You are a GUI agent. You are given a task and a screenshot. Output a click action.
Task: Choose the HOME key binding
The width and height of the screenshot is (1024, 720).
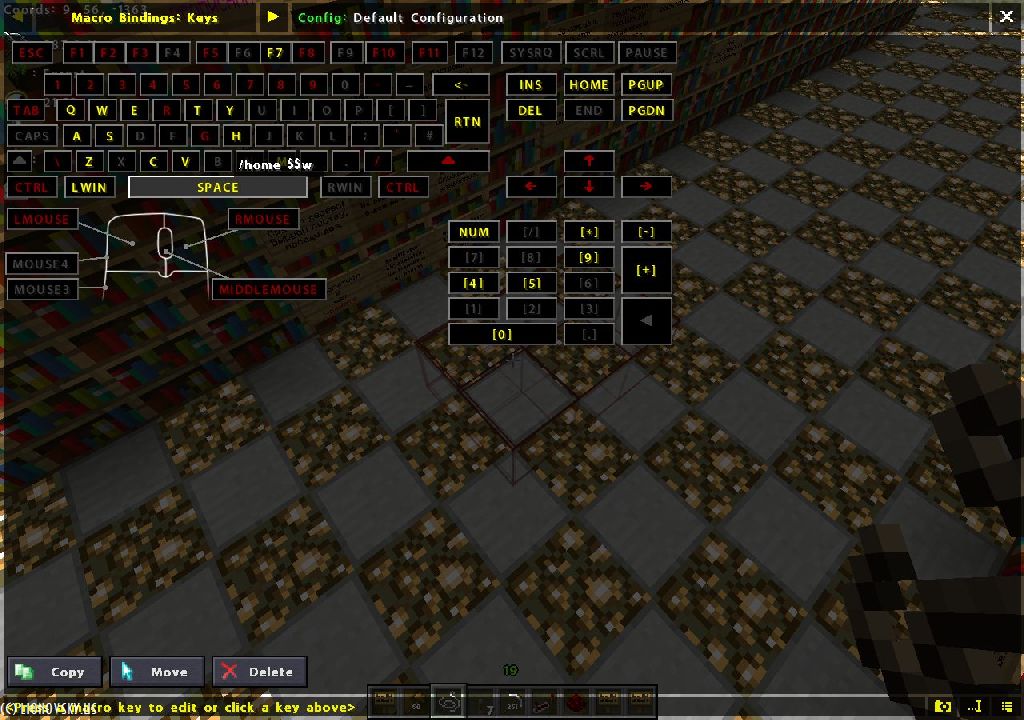(x=588, y=85)
